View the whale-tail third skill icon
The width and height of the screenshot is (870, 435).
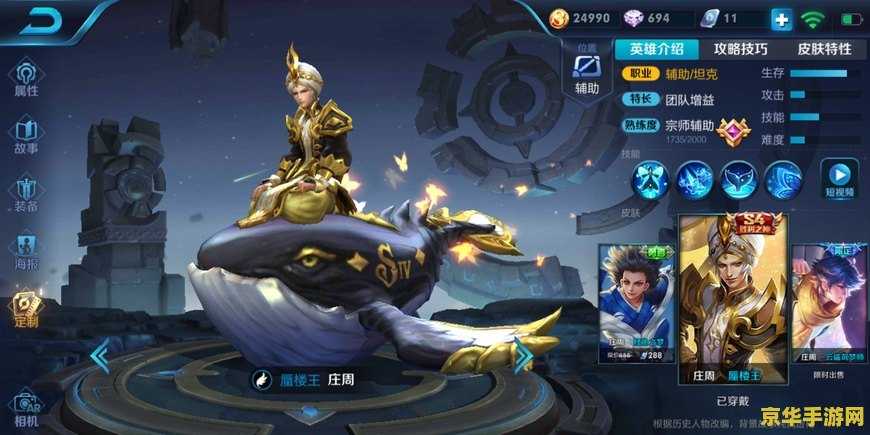pyautogui.click(x=739, y=180)
